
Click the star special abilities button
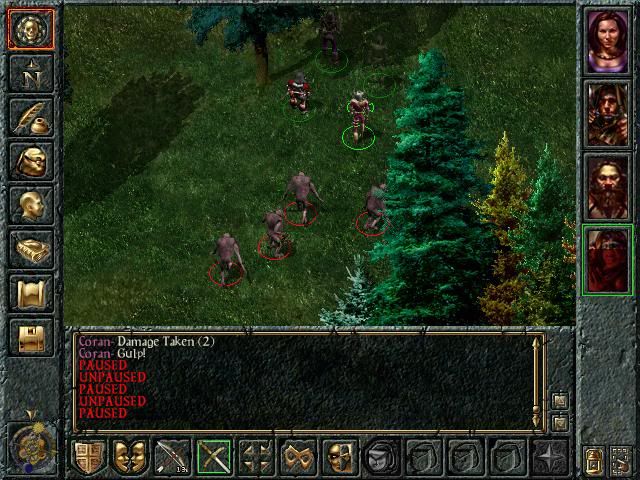(x=549, y=458)
